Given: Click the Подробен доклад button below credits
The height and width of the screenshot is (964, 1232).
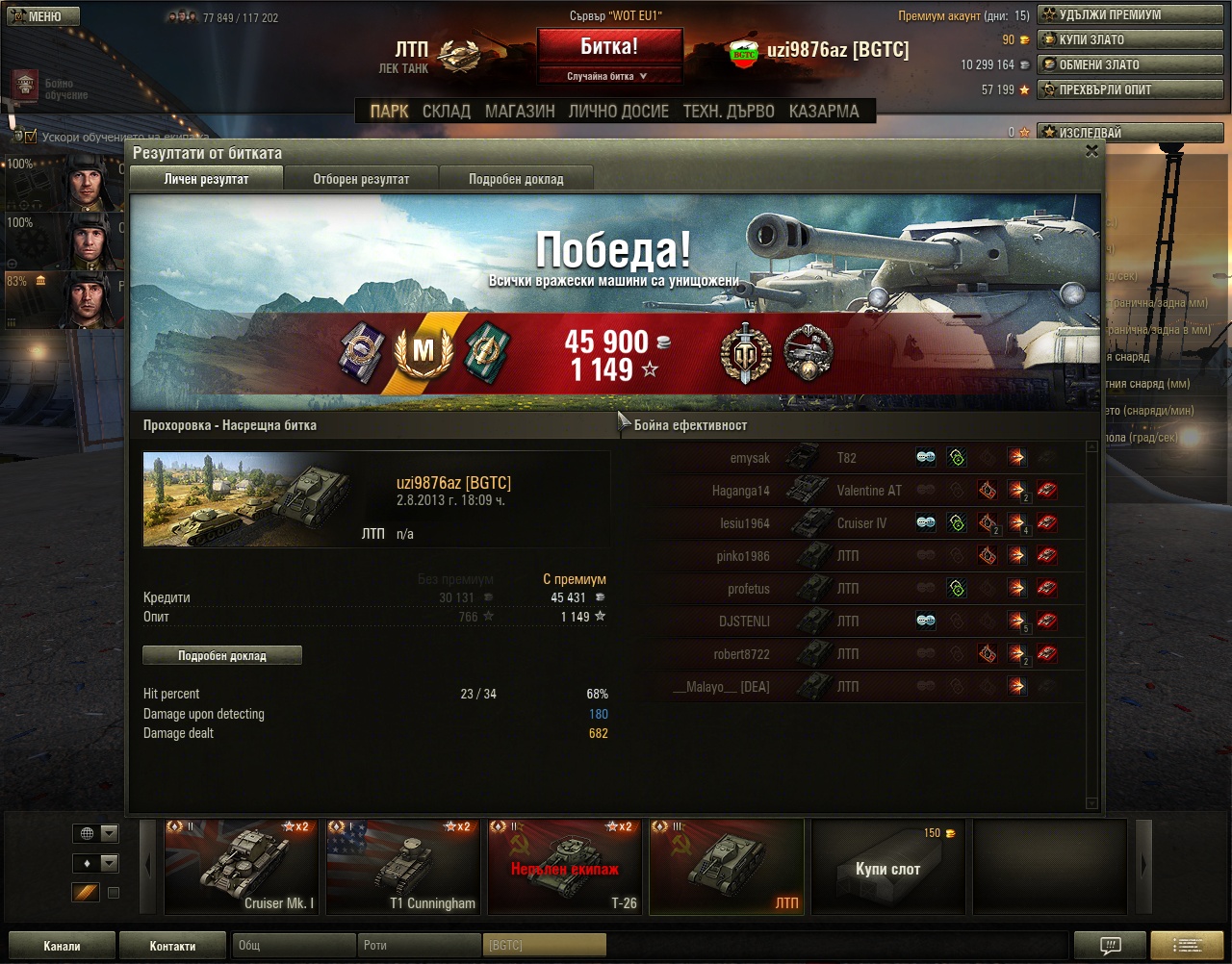Looking at the screenshot, I should coord(222,656).
